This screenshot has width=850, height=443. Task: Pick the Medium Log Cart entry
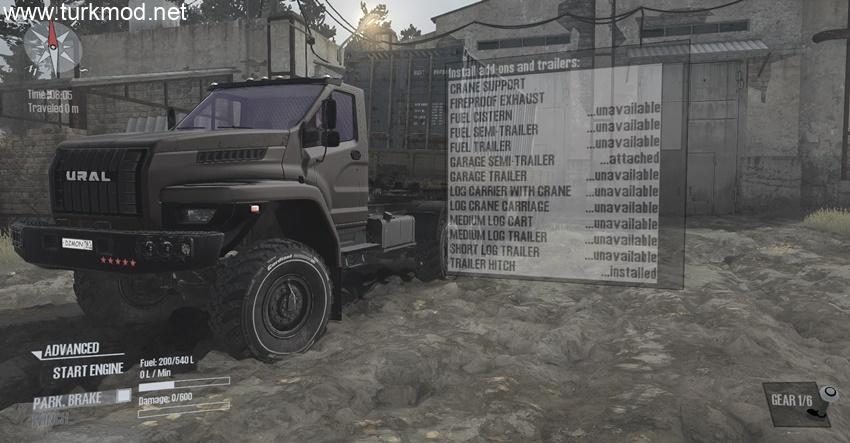(491, 220)
